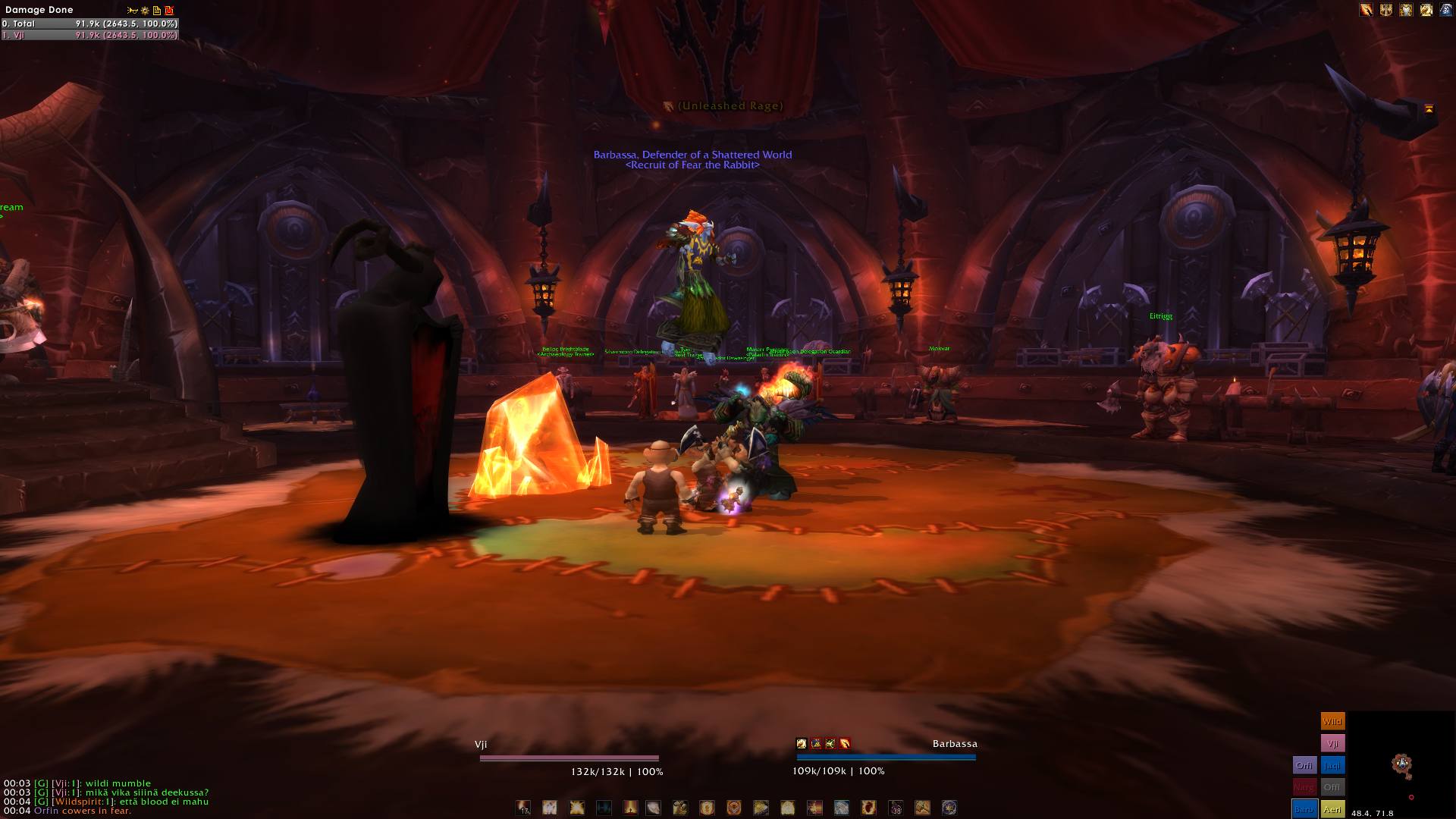Open damage meter settings gear icon

click(x=145, y=11)
